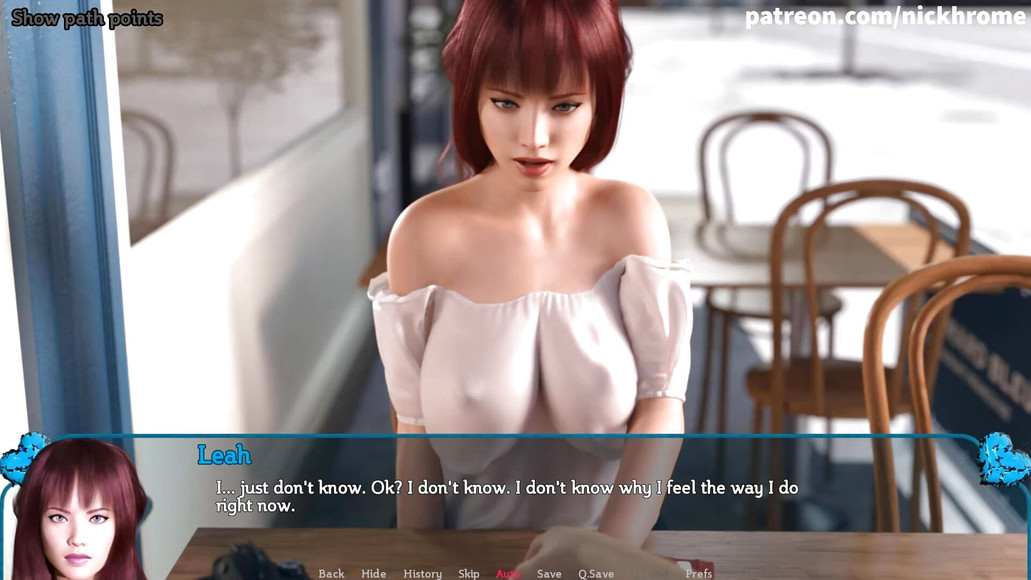
Task: Open the dialogue History log
Action: click(422, 573)
